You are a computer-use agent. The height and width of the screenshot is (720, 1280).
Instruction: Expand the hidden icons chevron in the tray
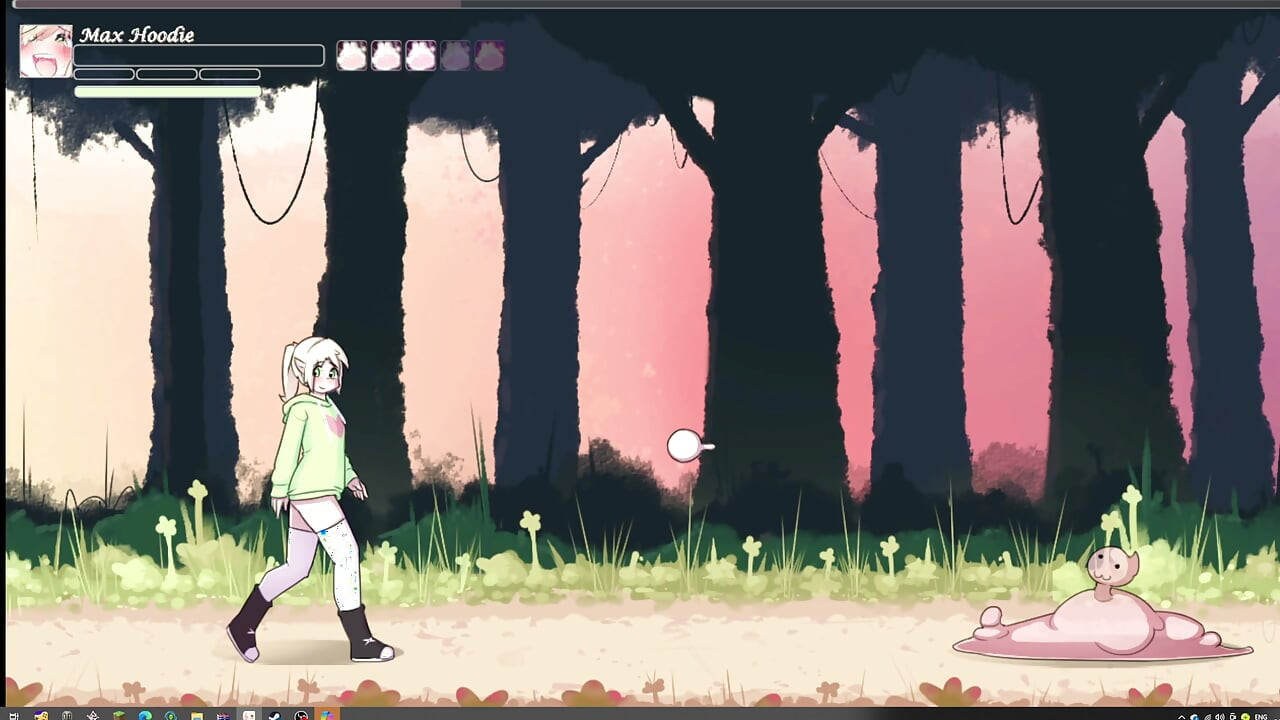click(1181, 714)
